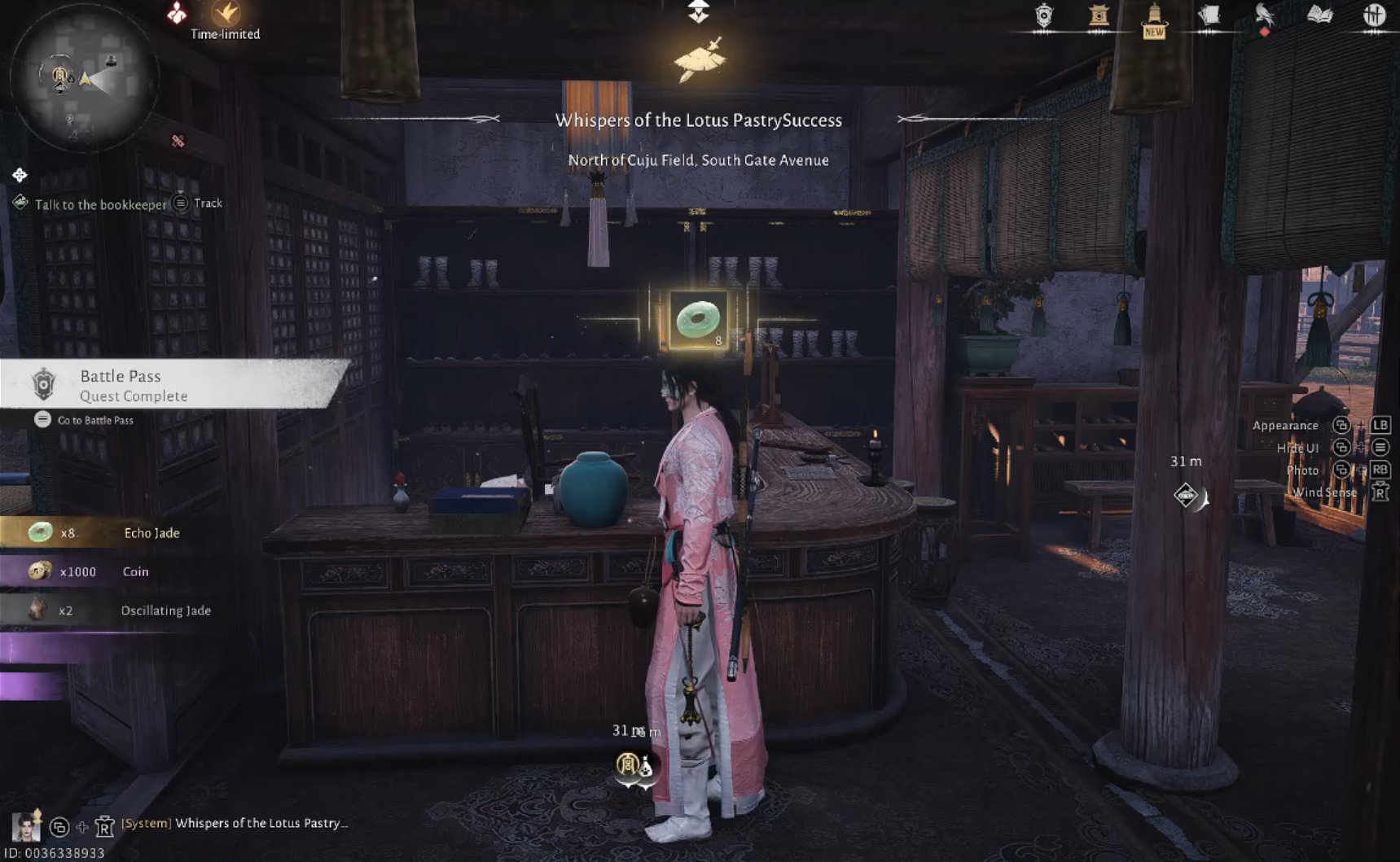Viewport: 1400px width, 862px height.
Task: Expand the System chat message at bottom
Action: point(236,823)
